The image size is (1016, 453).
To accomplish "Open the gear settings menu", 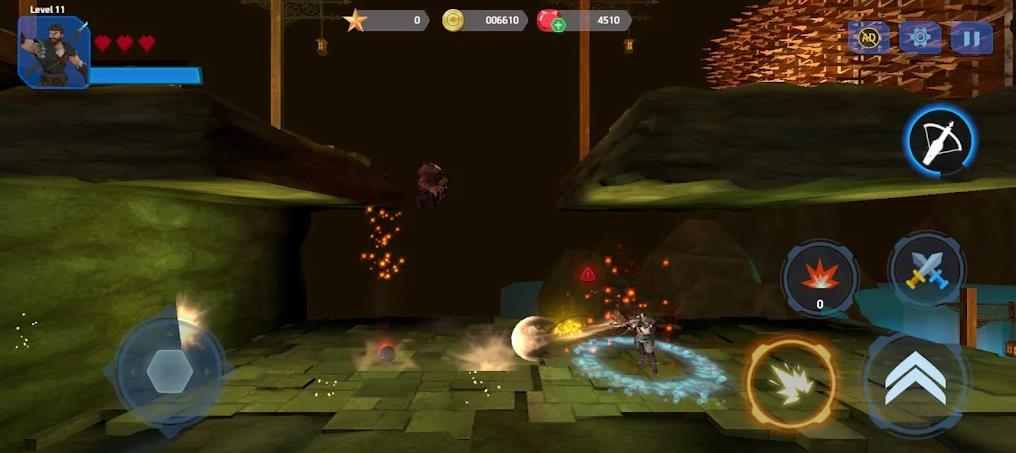I will click(919, 38).
